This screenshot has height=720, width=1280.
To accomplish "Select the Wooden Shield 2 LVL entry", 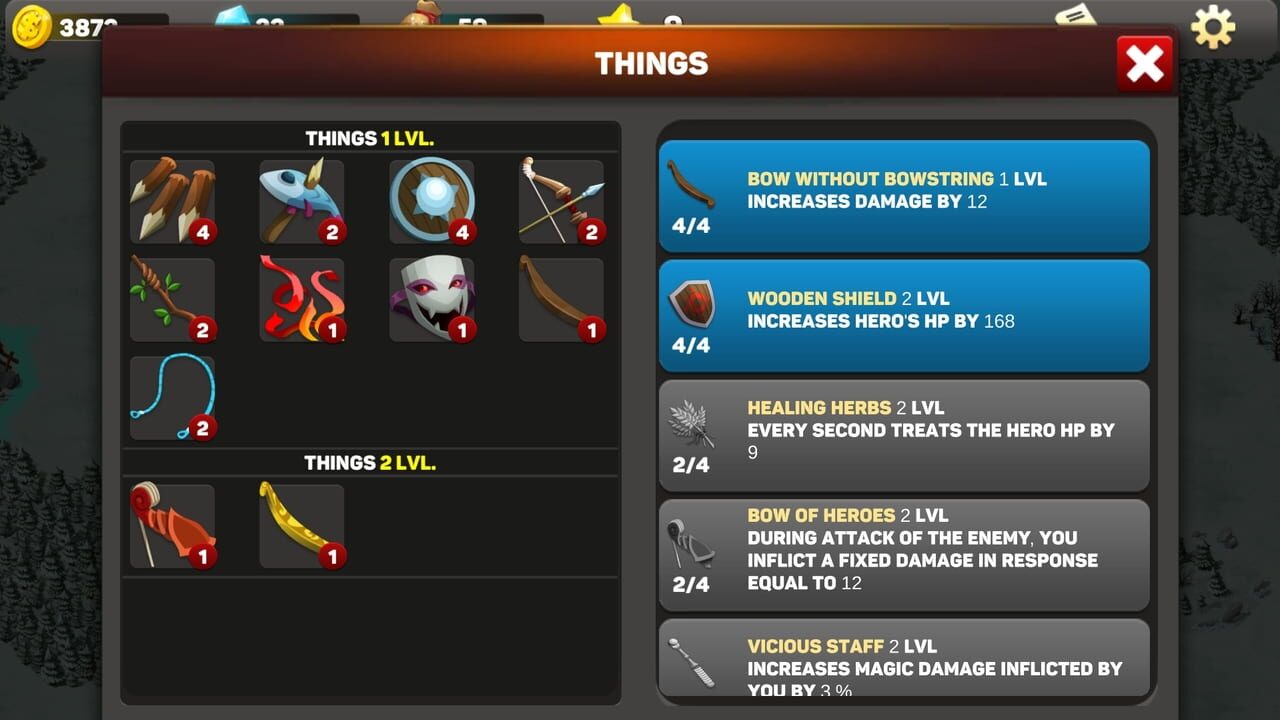I will pos(903,314).
